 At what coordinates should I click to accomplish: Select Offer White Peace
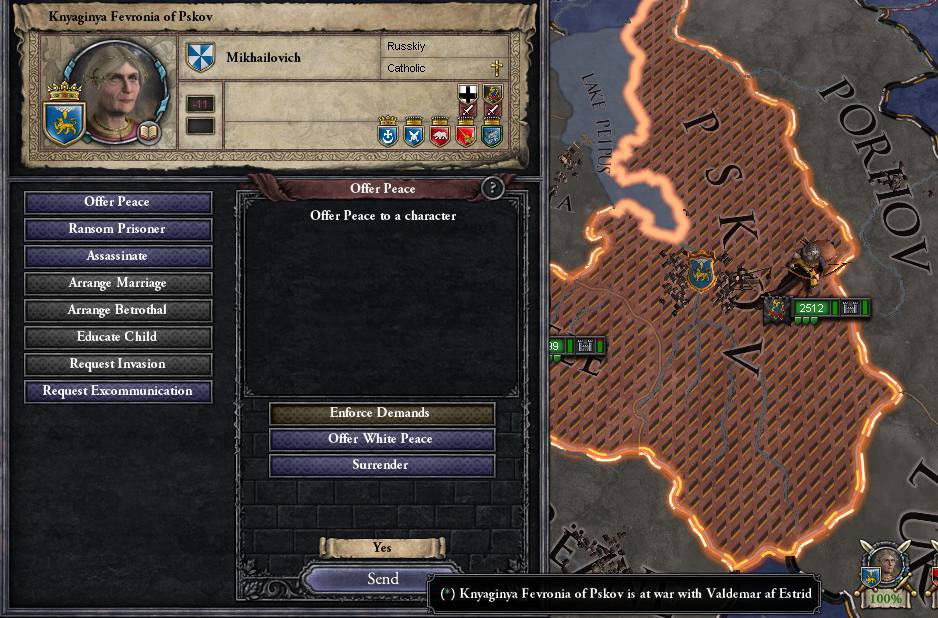click(382, 439)
